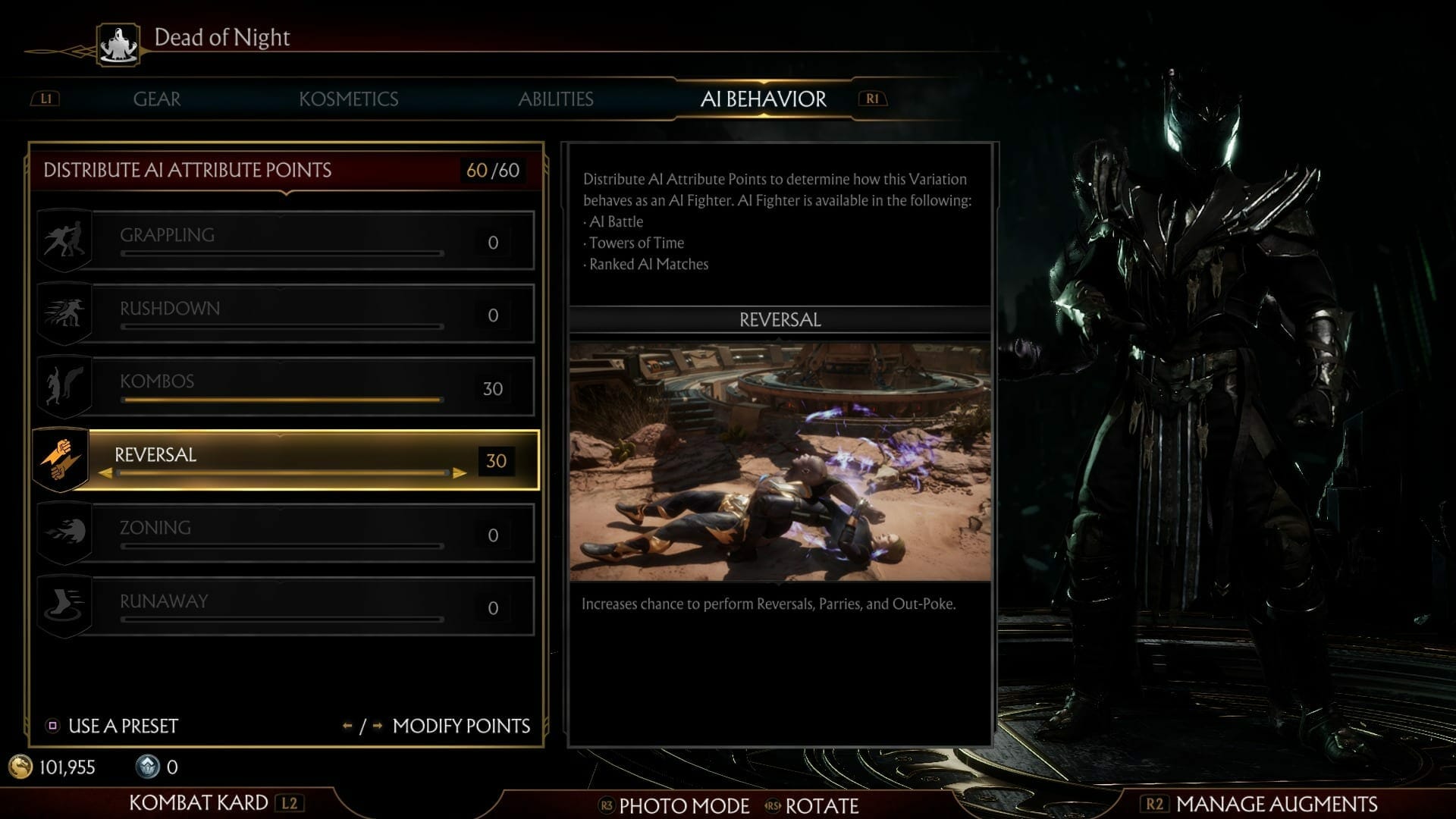The width and height of the screenshot is (1456, 819).
Task: Click the left arrow to decrease Reversal
Action: pos(105,473)
